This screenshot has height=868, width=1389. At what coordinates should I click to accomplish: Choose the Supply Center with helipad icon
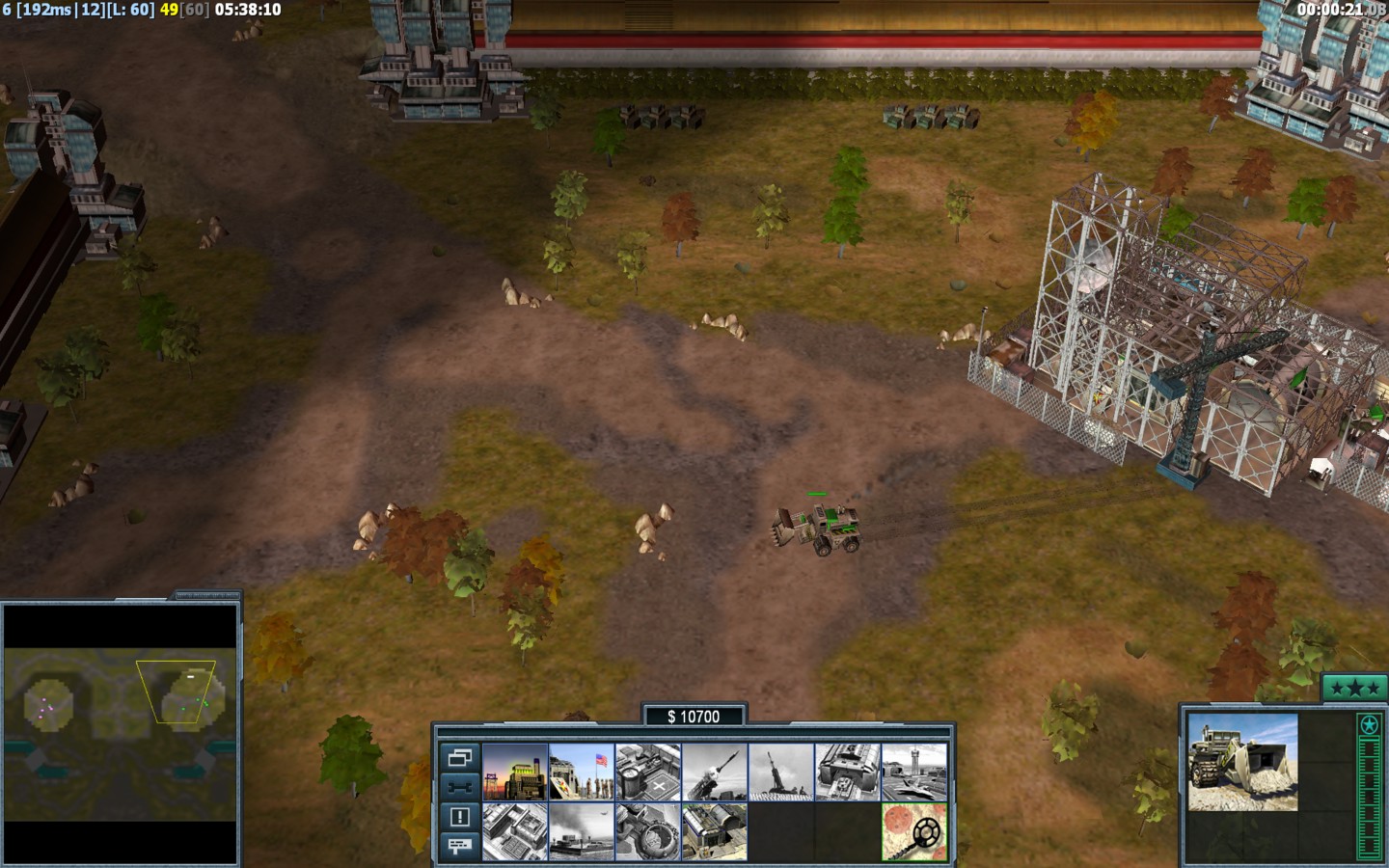647,772
